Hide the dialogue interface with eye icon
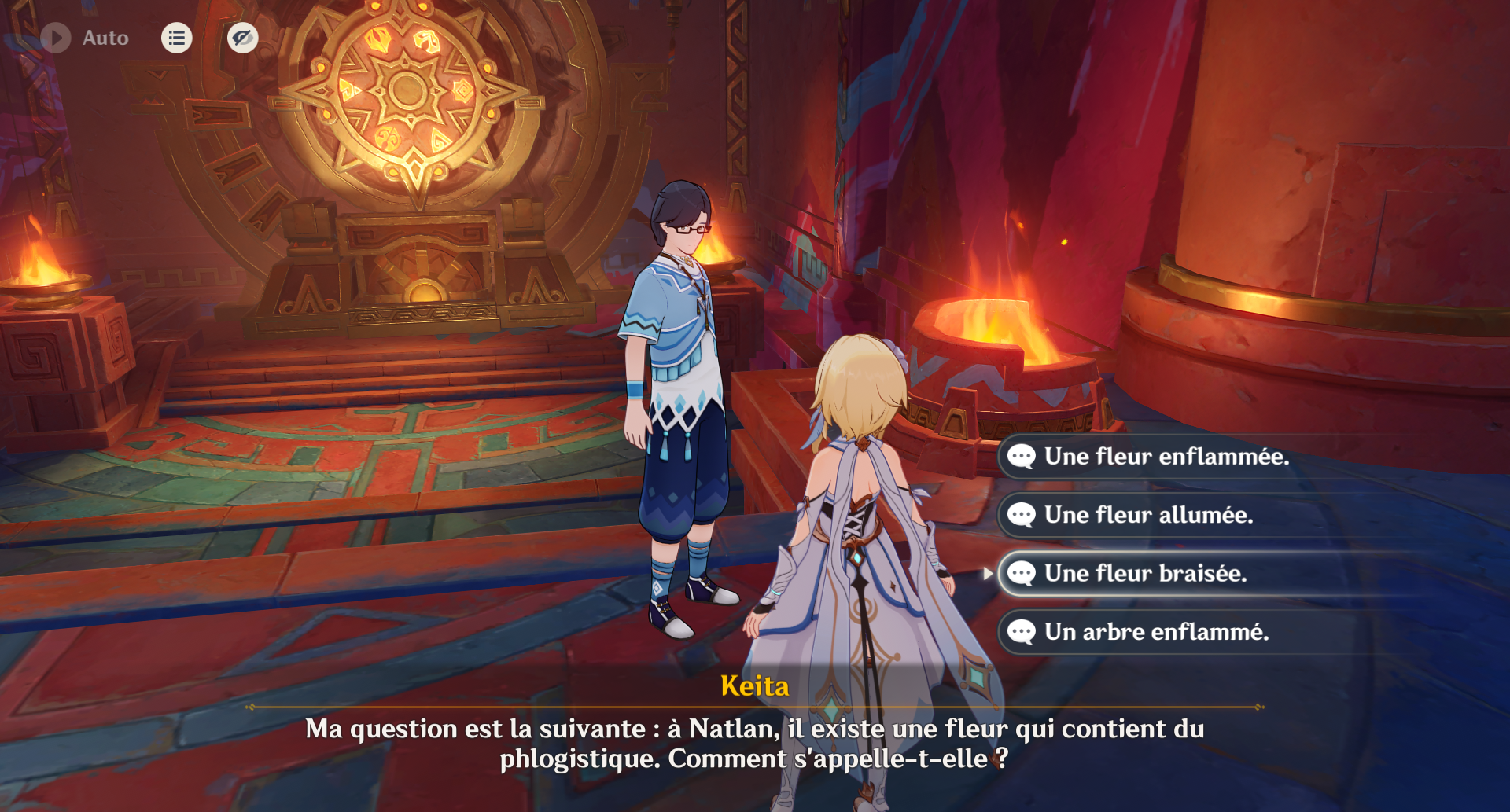This screenshot has height=812, width=1510. pyautogui.click(x=242, y=38)
